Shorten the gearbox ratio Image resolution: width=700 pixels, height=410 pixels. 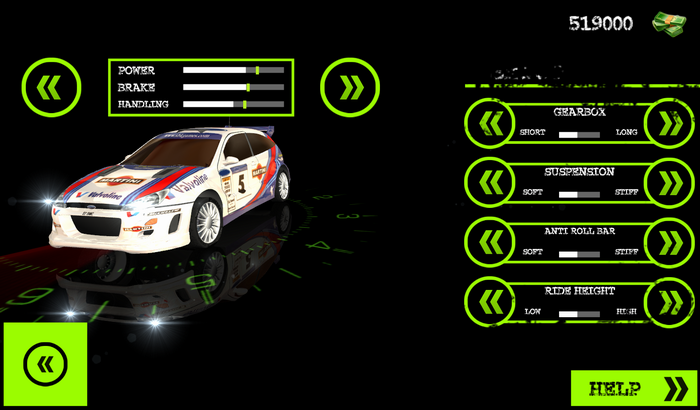[x=490, y=123]
